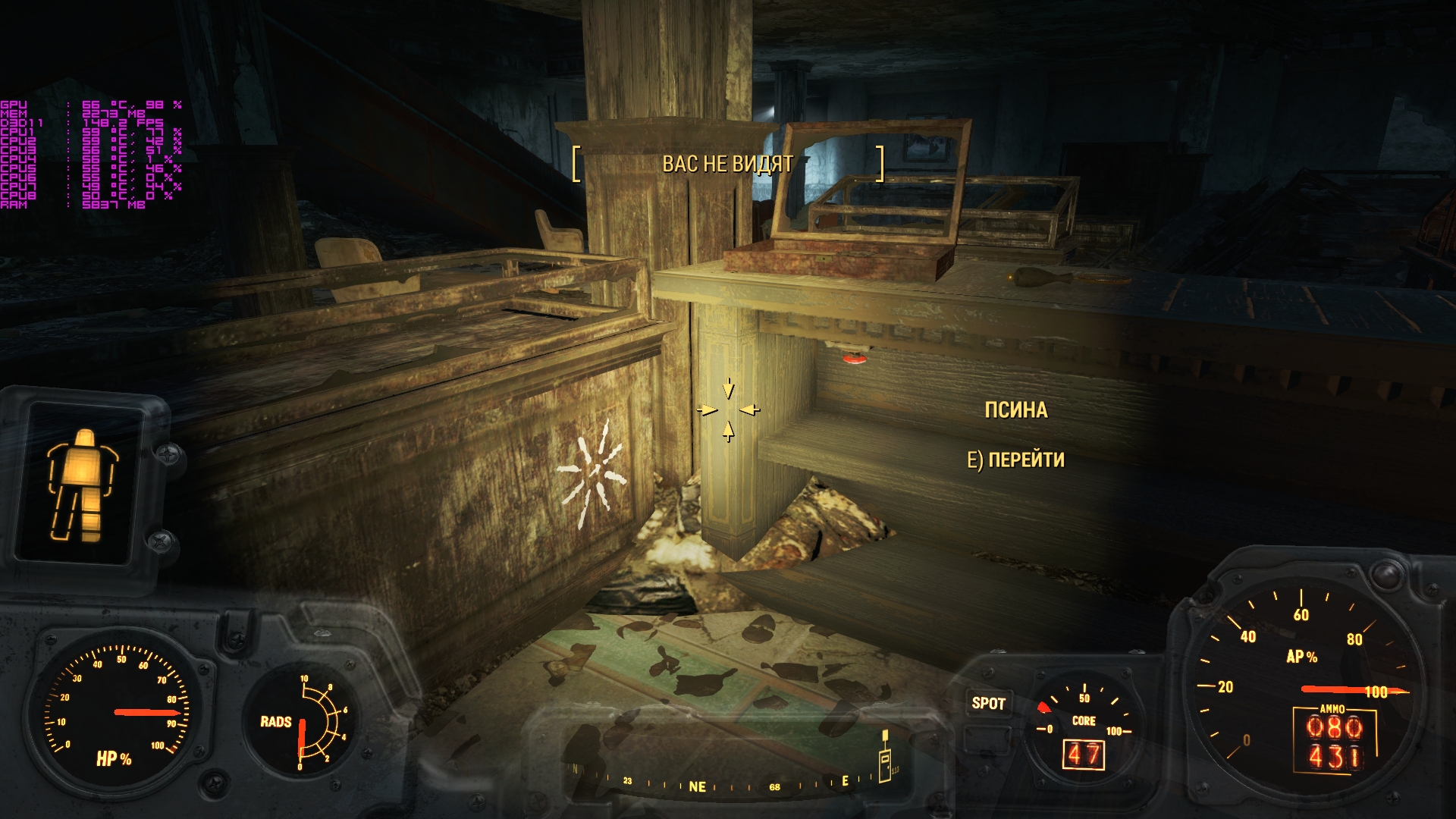This screenshot has height=819, width=1456.
Task: Toggle the SPOT spotlight switch
Action: click(988, 702)
